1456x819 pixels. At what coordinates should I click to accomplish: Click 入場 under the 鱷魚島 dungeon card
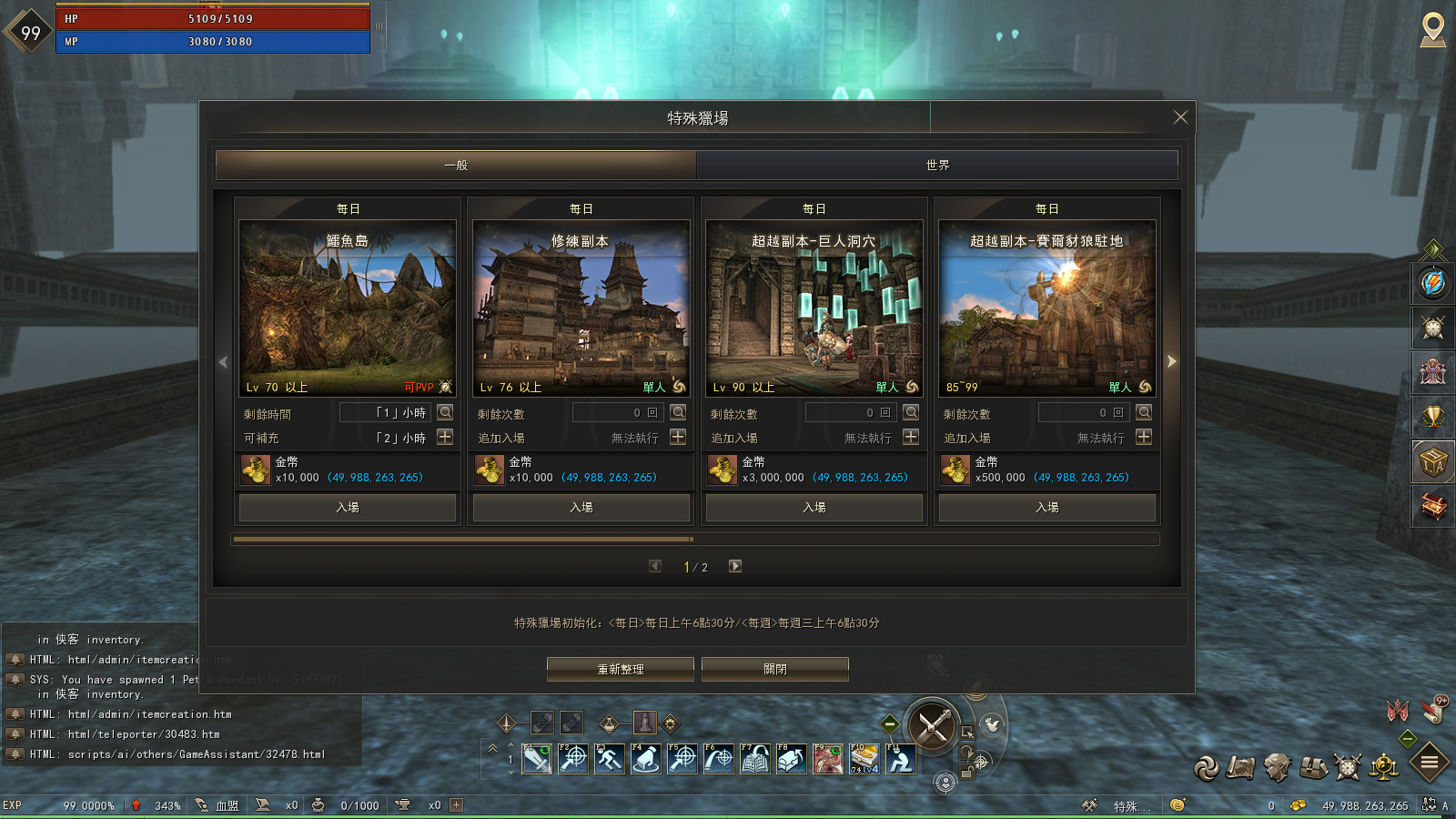click(x=347, y=508)
